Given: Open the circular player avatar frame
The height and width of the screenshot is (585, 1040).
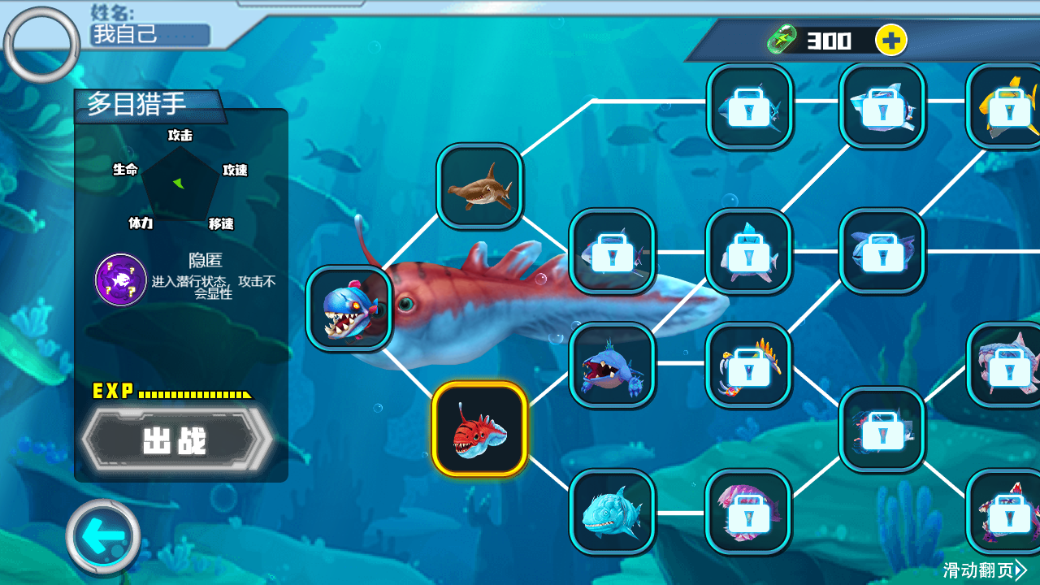Looking at the screenshot, I should pyautogui.click(x=41, y=44).
